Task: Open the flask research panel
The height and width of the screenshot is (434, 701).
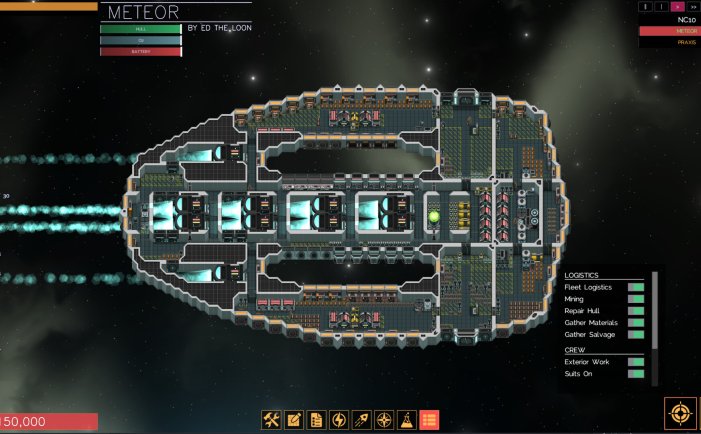Action: (x=407, y=420)
